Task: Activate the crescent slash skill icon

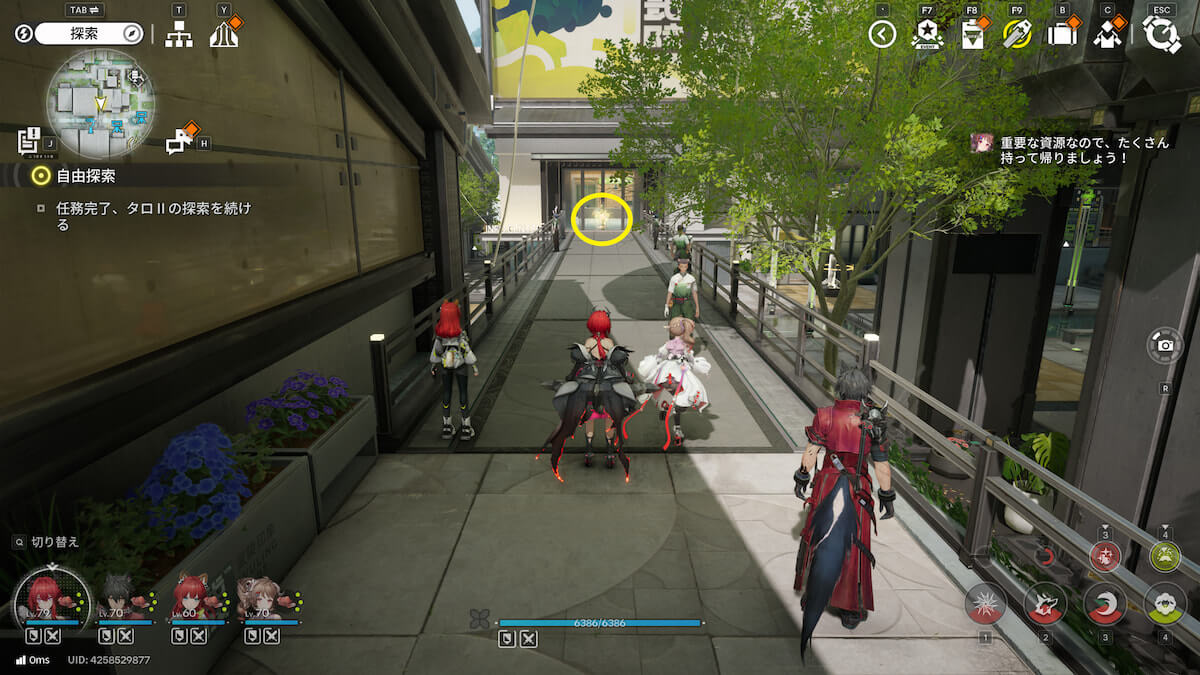Action: [1105, 603]
